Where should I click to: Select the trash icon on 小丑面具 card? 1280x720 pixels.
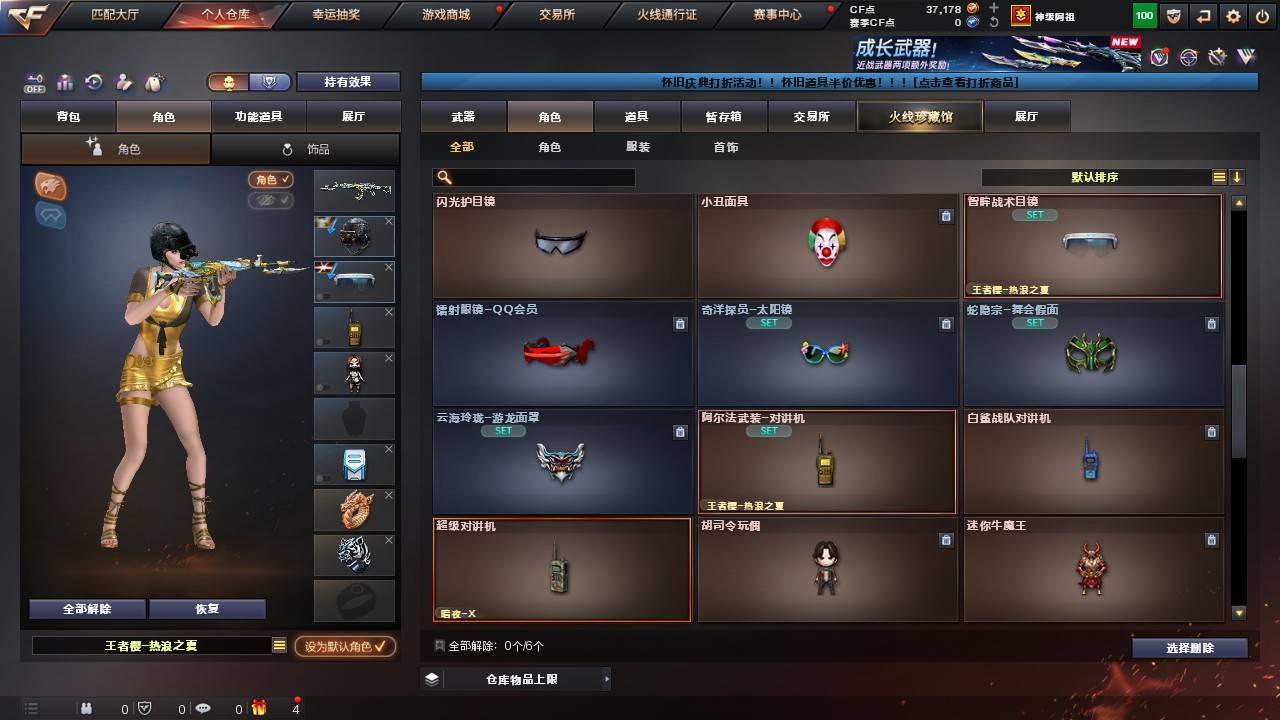(946, 216)
